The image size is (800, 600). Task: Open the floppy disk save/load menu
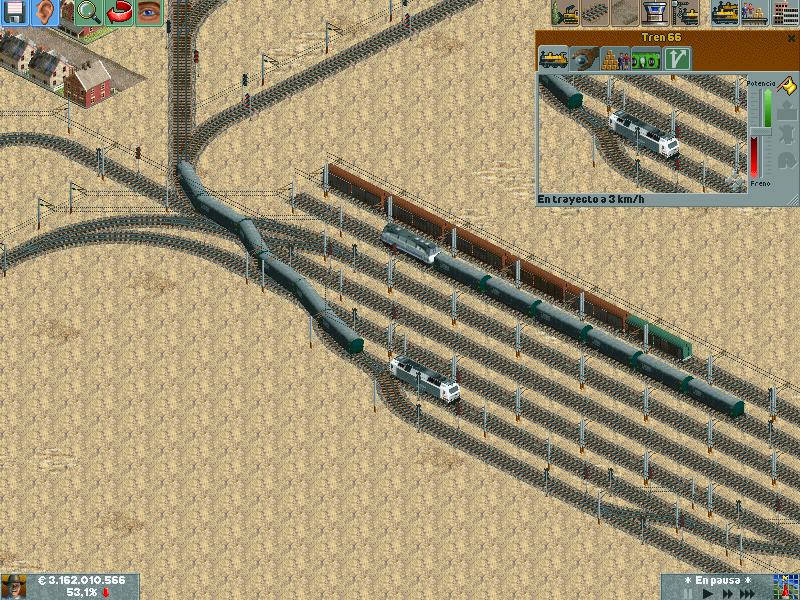coord(14,13)
